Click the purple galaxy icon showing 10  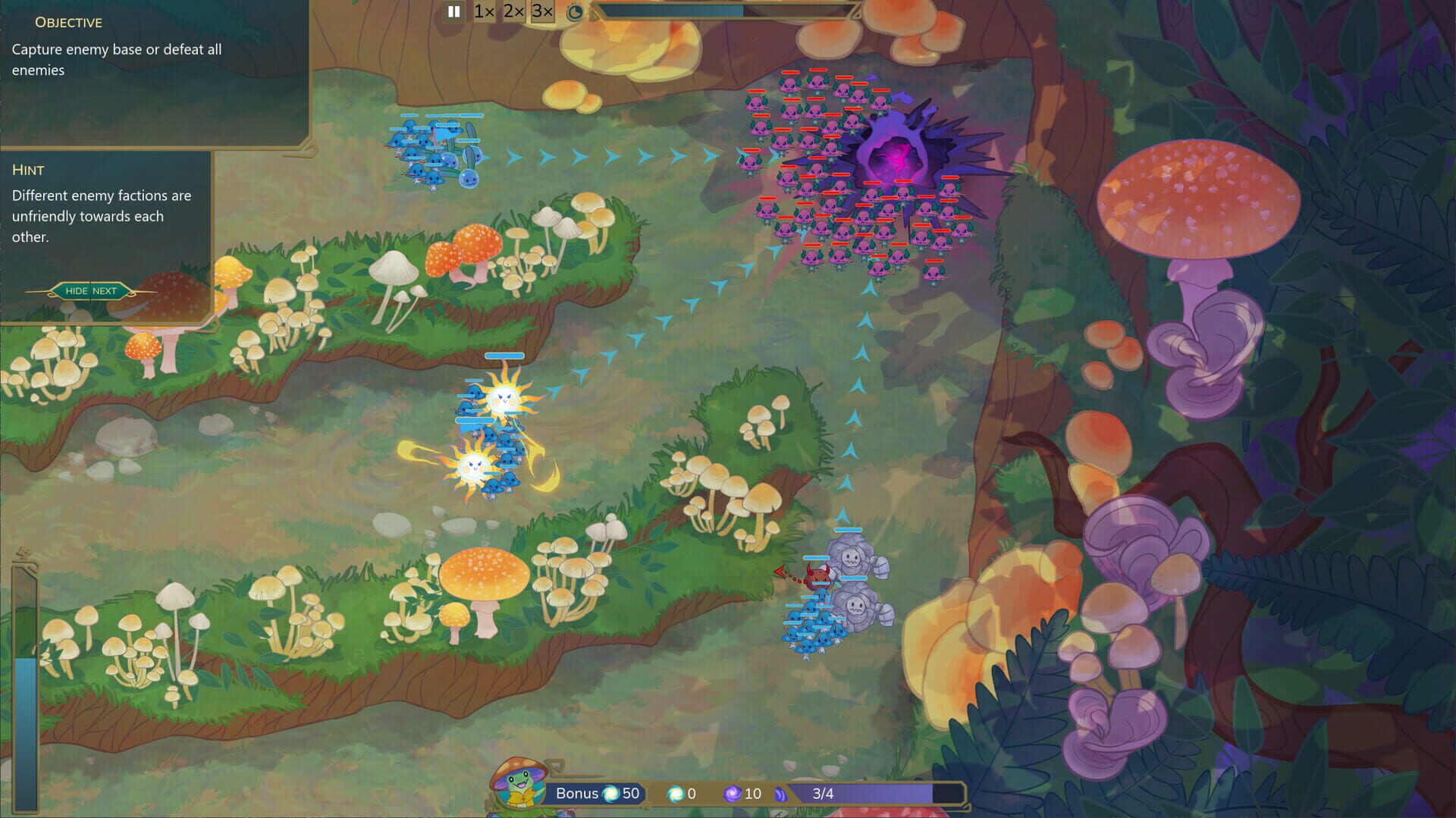(733, 794)
